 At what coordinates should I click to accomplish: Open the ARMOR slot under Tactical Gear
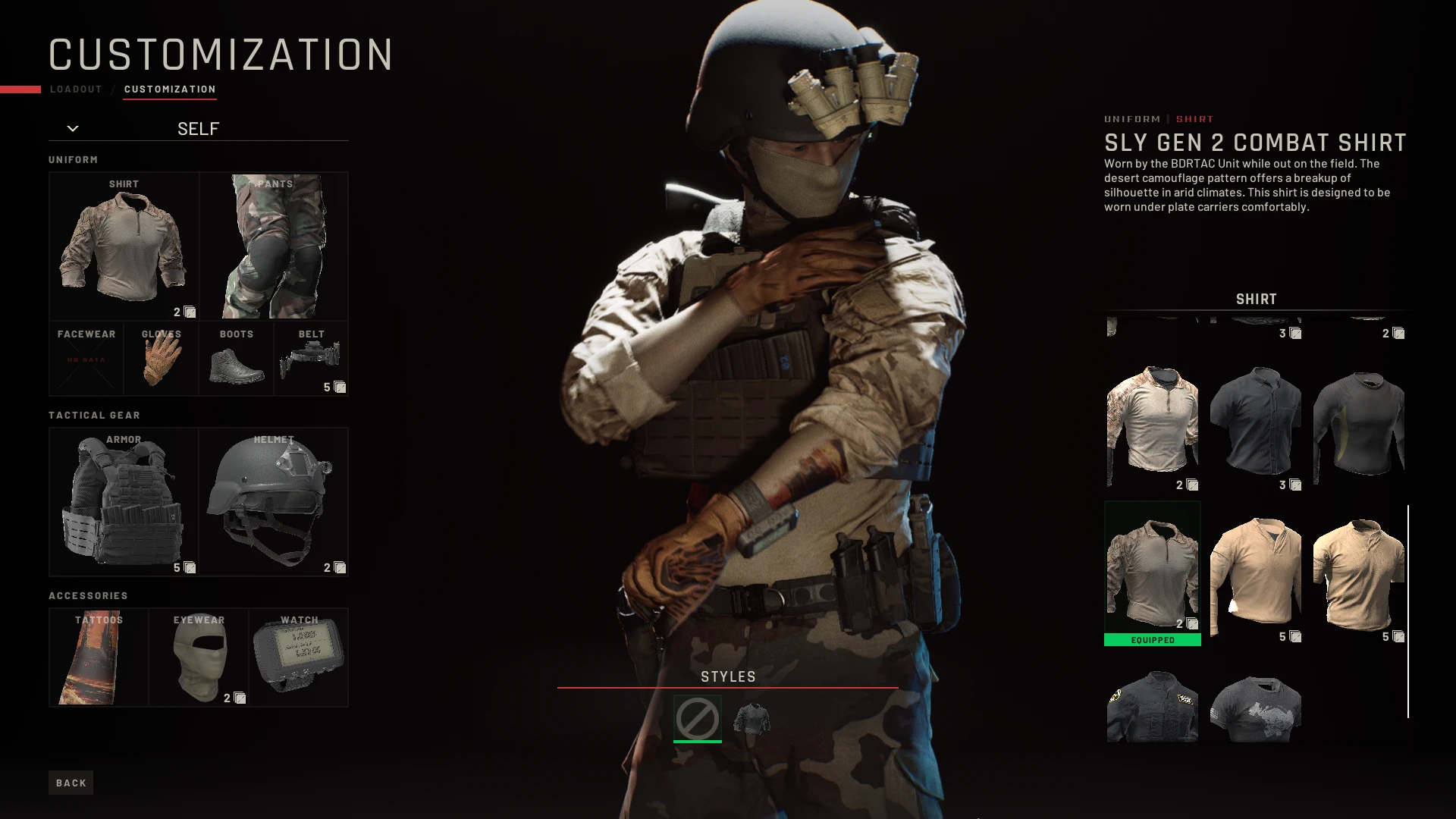[x=124, y=500]
